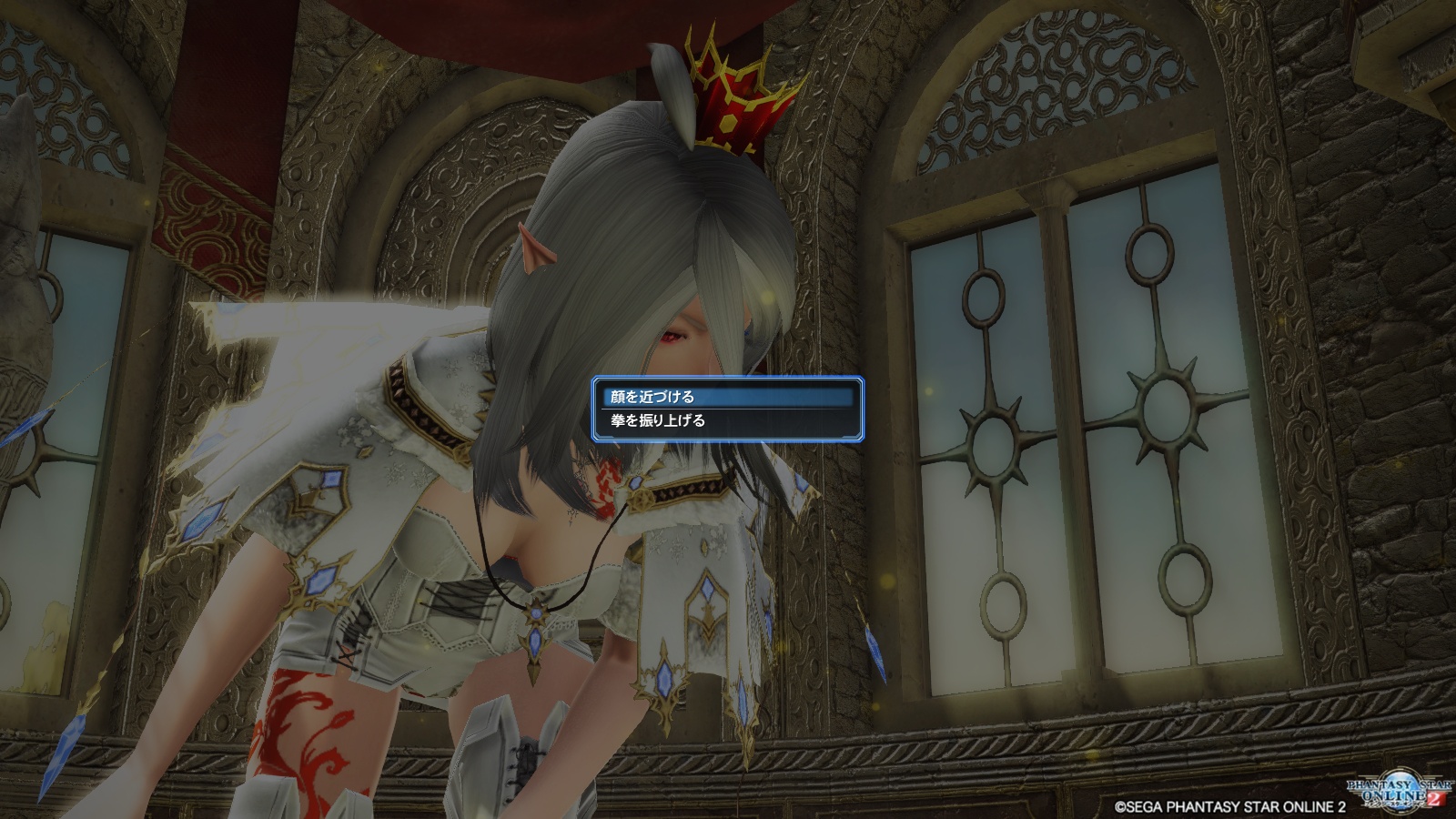The width and height of the screenshot is (1456, 819).
Task: Choose the 顔を近づける dialogue option
Action: click(726, 397)
